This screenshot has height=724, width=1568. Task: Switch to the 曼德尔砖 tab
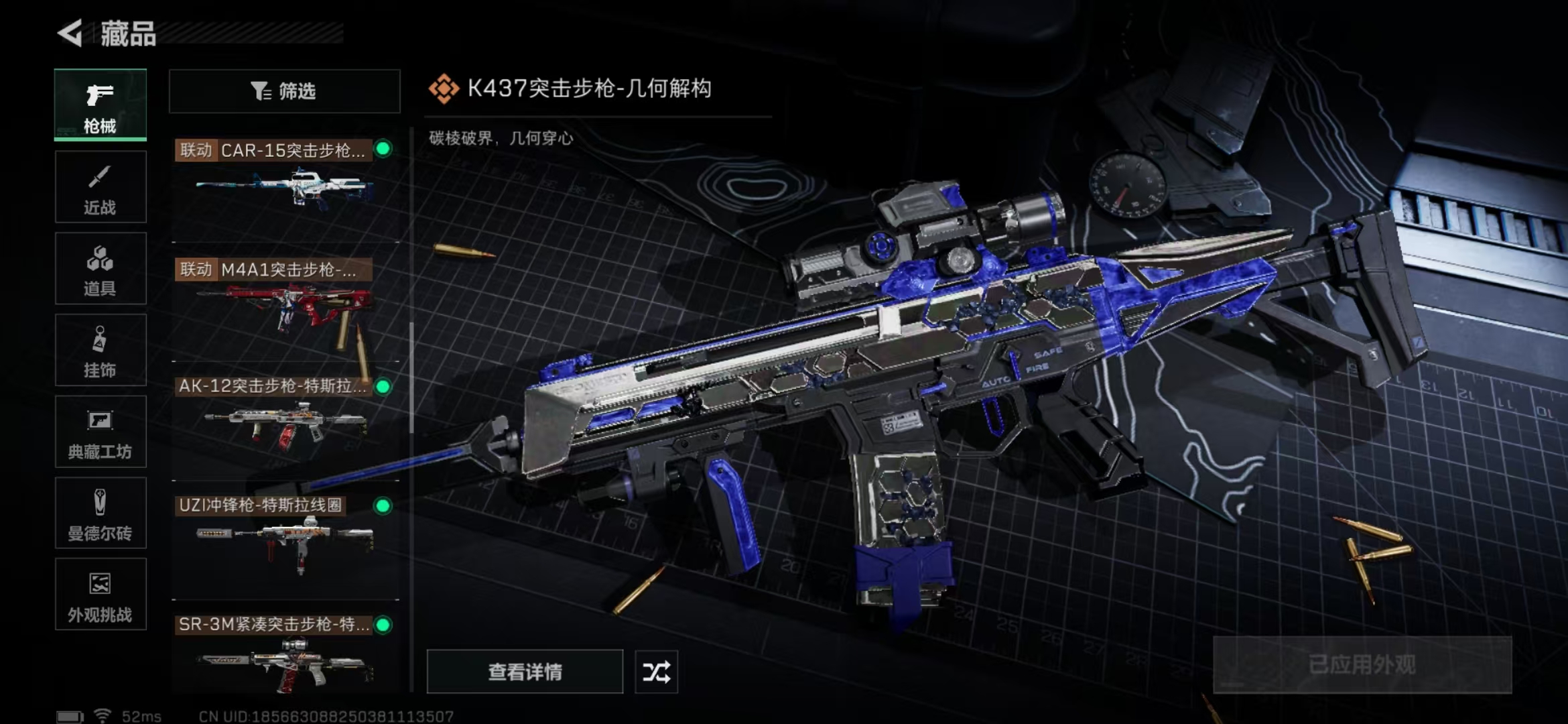100,513
